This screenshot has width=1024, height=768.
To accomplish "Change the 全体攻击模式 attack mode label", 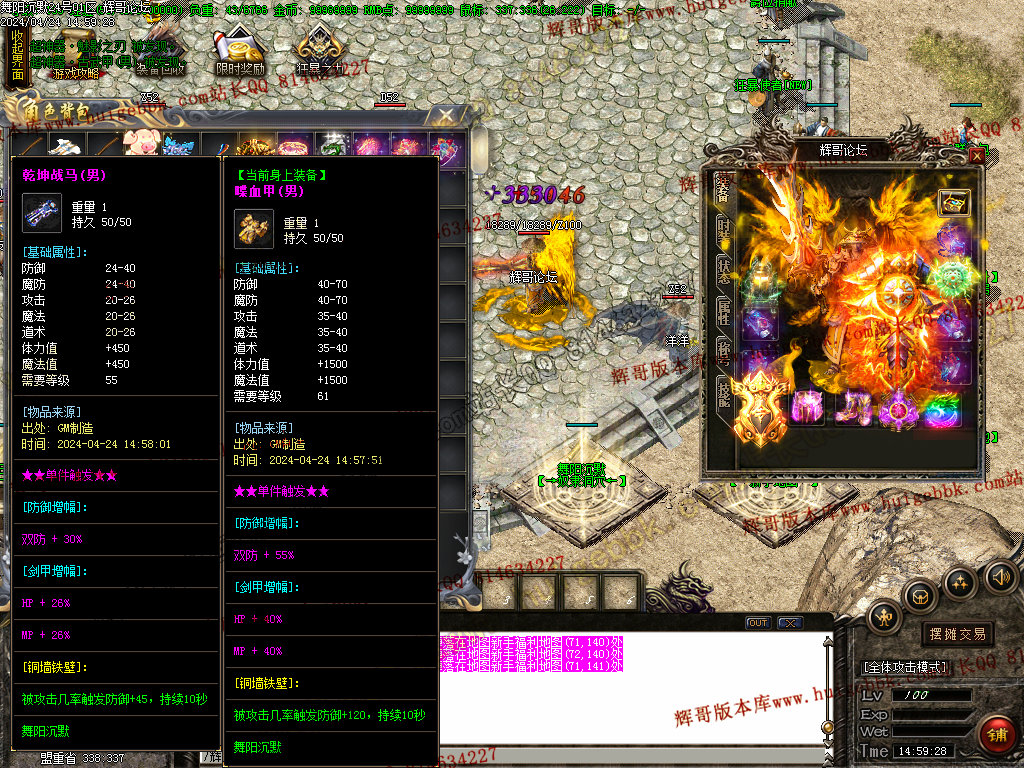I will pos(905,667).
